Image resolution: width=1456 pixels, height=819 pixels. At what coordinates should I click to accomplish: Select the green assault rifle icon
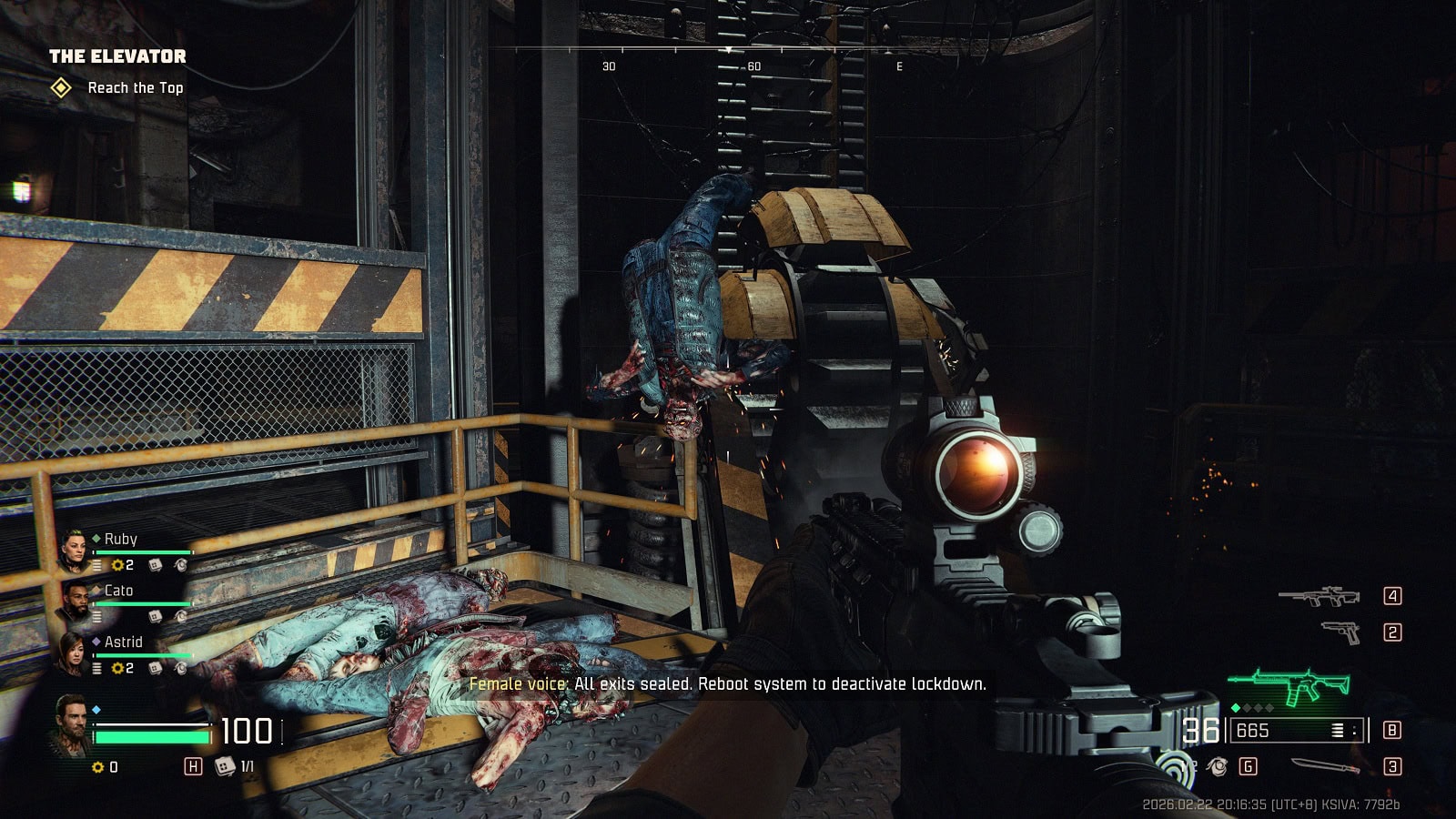pos(1288,686)
